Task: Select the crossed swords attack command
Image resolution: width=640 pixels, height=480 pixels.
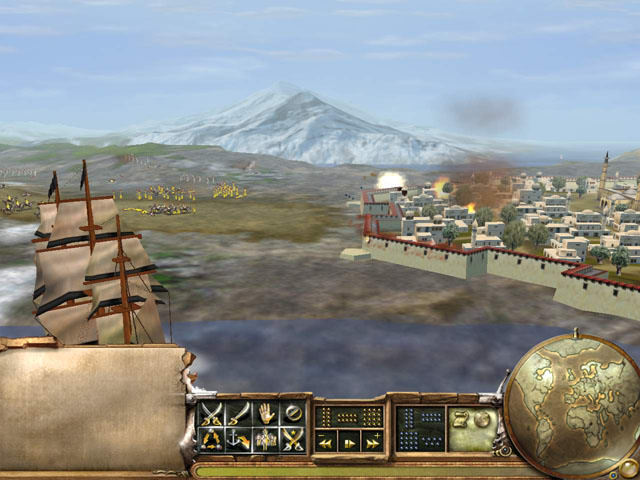Action: click(x=211, y=412)
